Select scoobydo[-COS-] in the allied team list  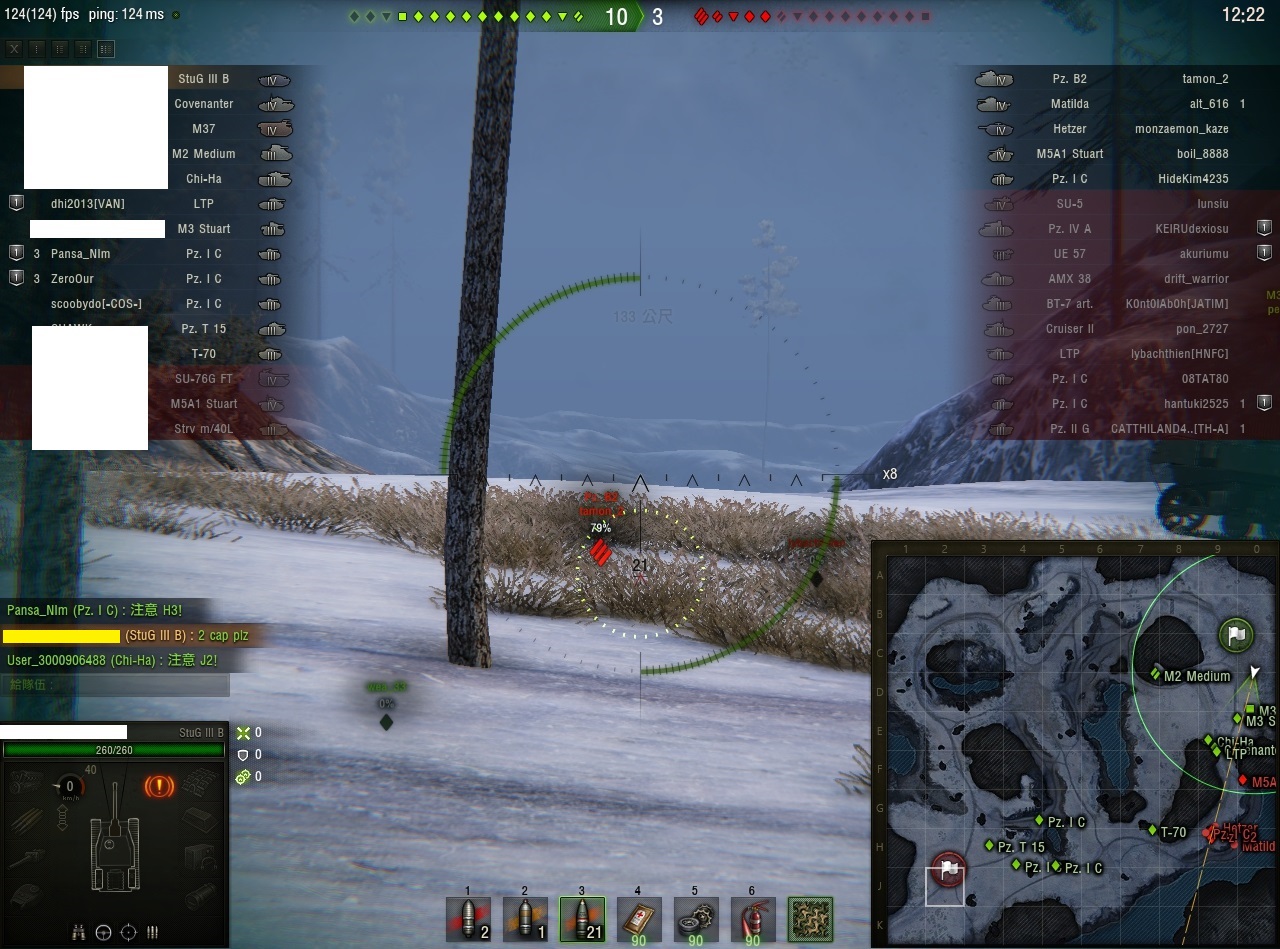pos(96,304)
